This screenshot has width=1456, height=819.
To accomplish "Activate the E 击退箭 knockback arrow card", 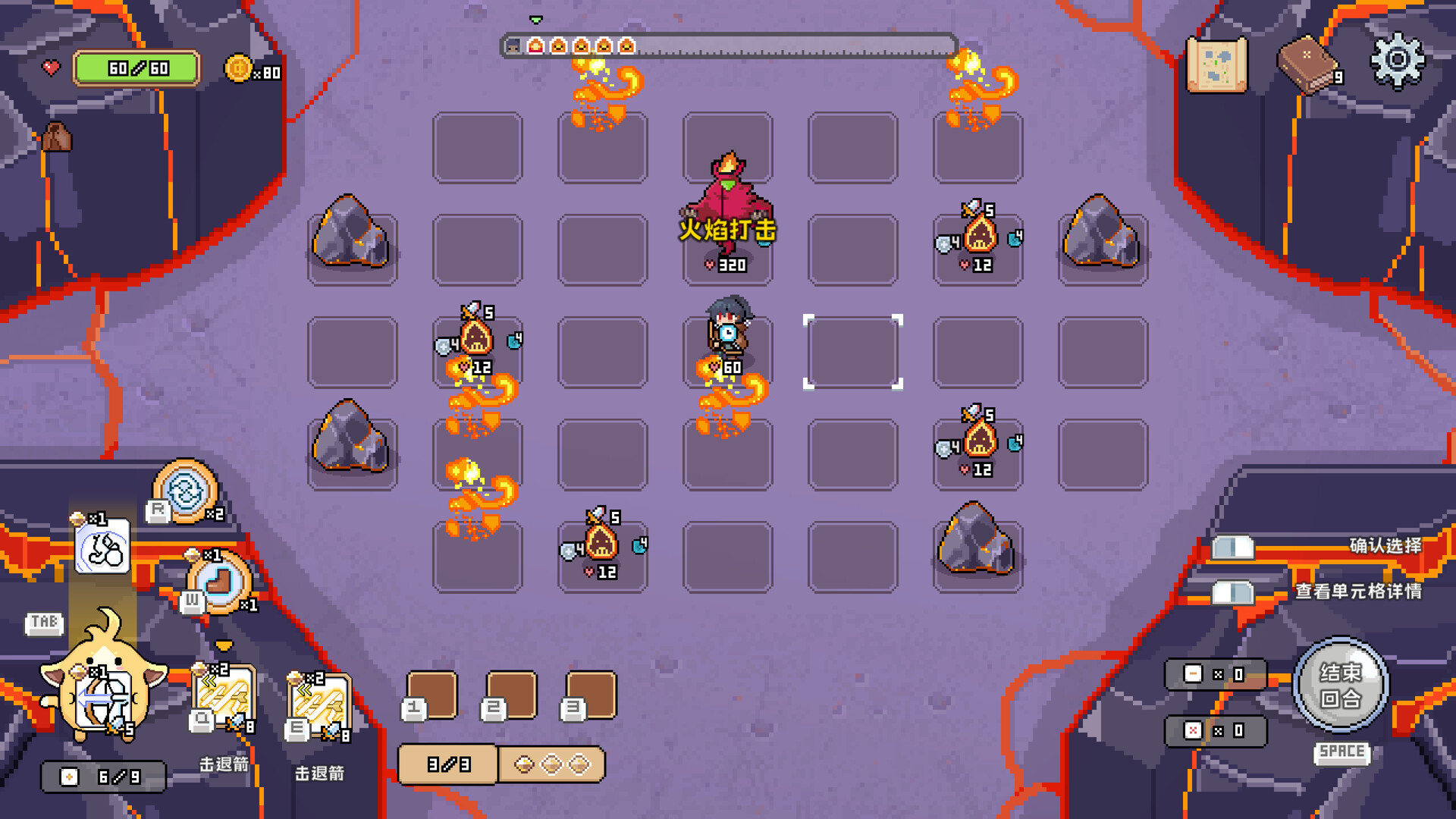I will [x=318, y=704].
